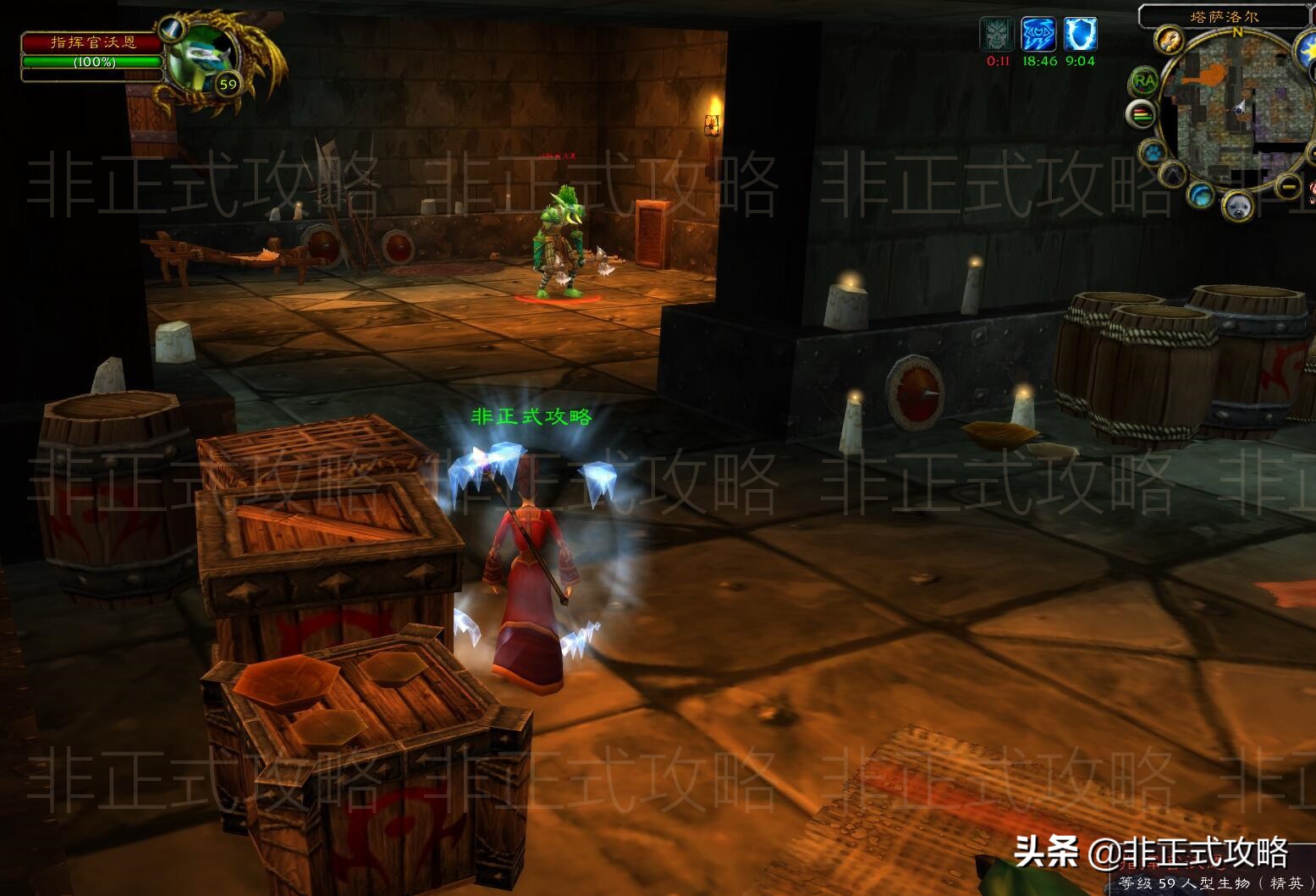The height and width of the screenshot is (896, 1316).
Task: Click the dark arrow addon icon on the minimap rim
Action: (x=1170, y=174)
